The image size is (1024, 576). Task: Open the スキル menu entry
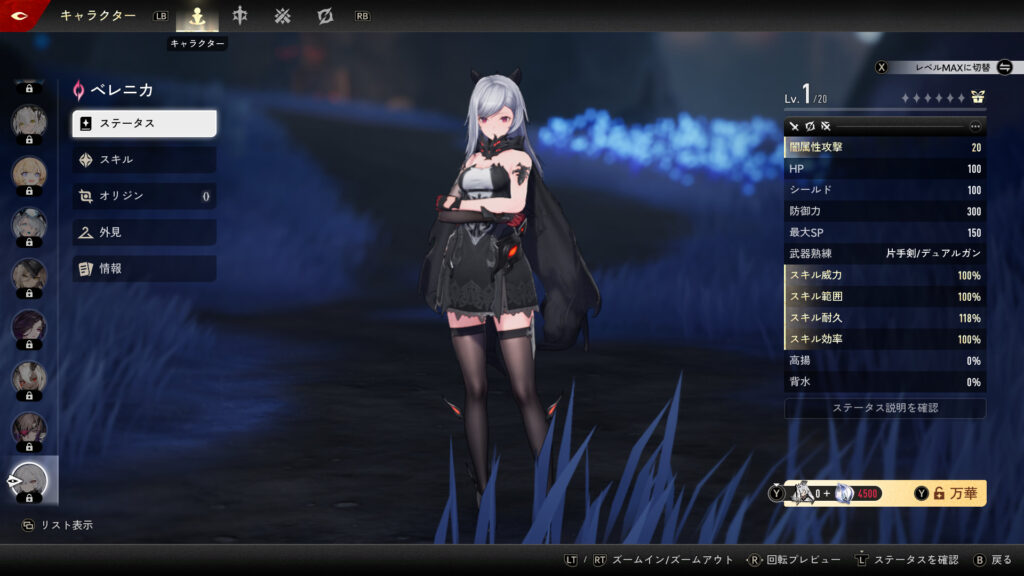click(144, 160)
